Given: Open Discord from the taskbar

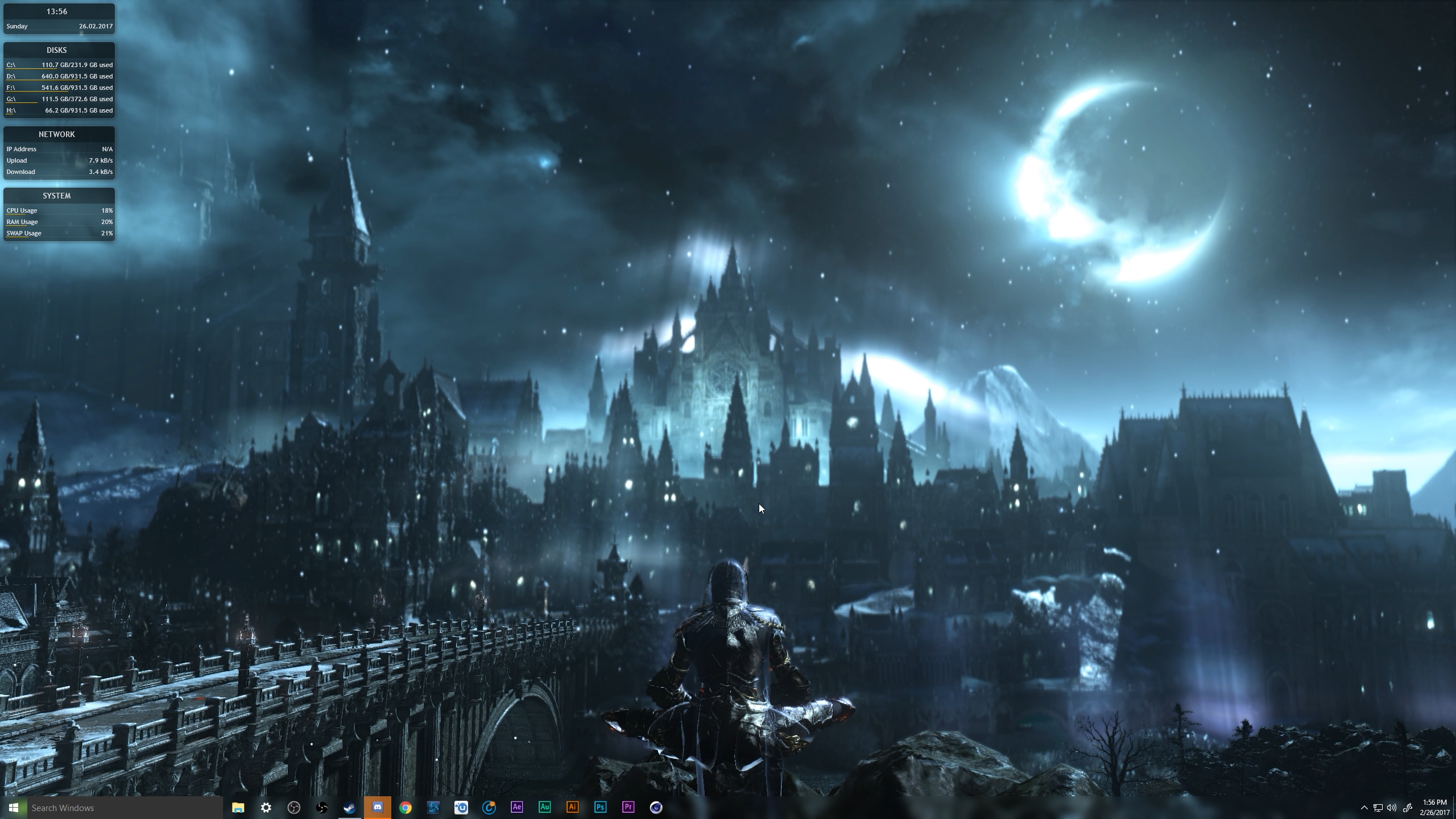Looking at the screenshot, I should [377, 807].
